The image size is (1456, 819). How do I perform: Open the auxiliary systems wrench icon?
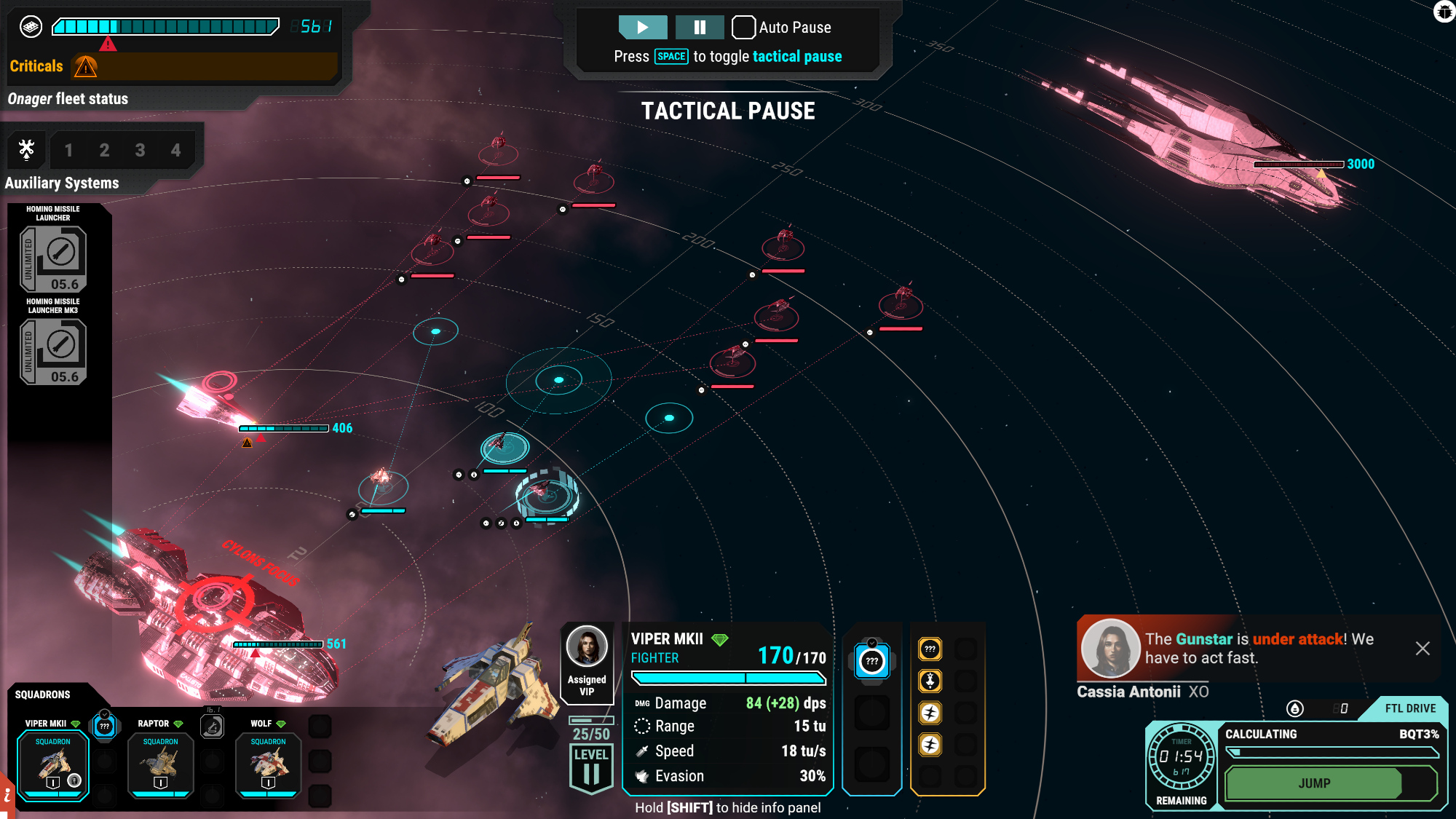[26, 150]
